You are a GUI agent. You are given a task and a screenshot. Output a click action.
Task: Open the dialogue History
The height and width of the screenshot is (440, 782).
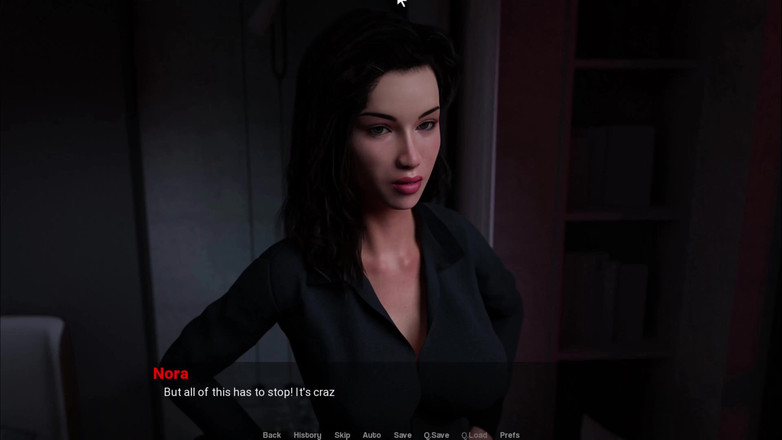tap(307, 435)
